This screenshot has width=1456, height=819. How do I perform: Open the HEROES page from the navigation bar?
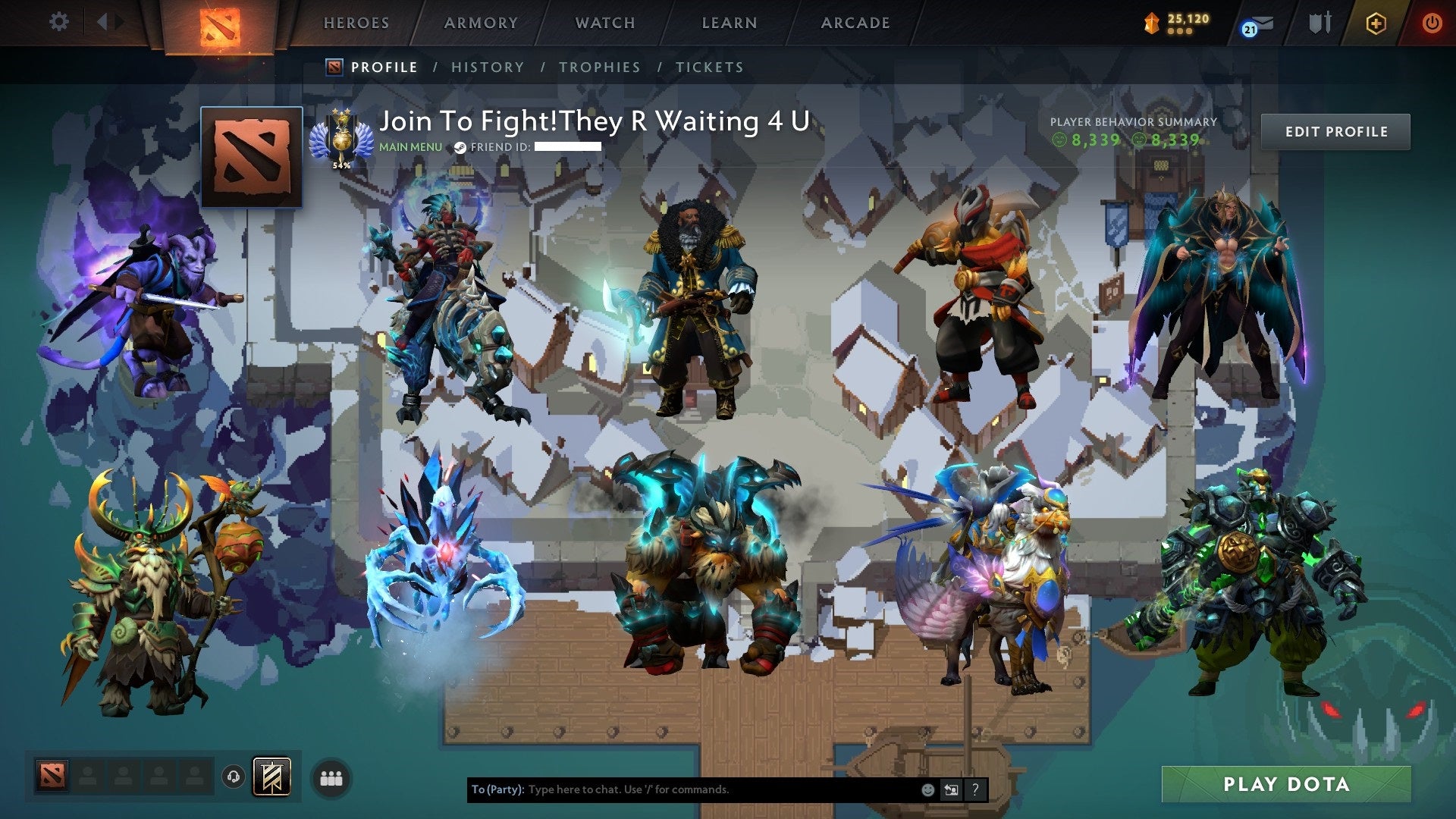[x=356, y=23]
